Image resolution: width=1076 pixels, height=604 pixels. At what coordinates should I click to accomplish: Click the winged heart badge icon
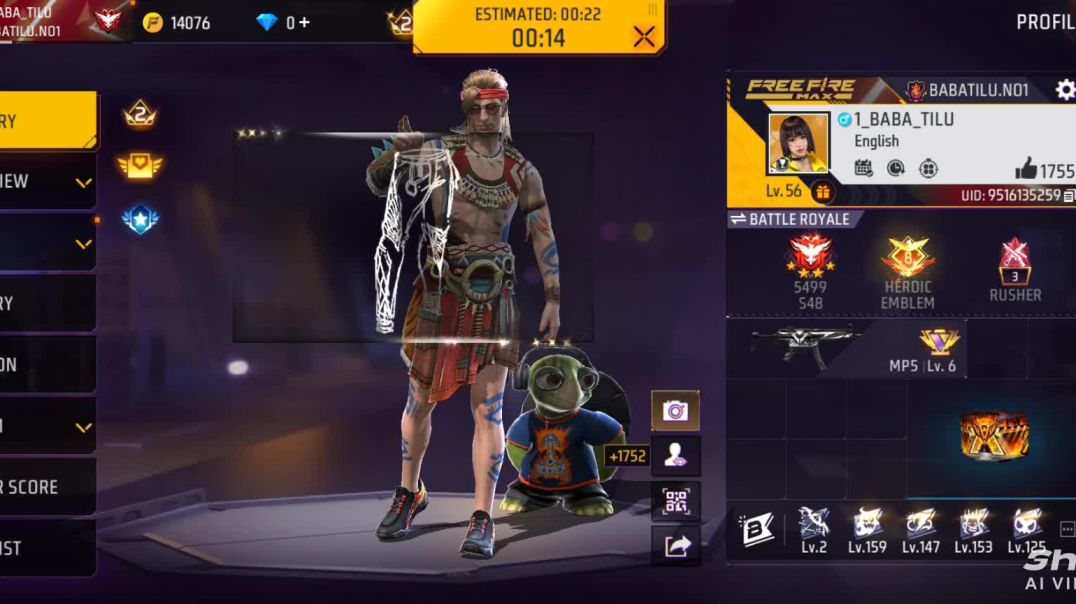point(140,165)
